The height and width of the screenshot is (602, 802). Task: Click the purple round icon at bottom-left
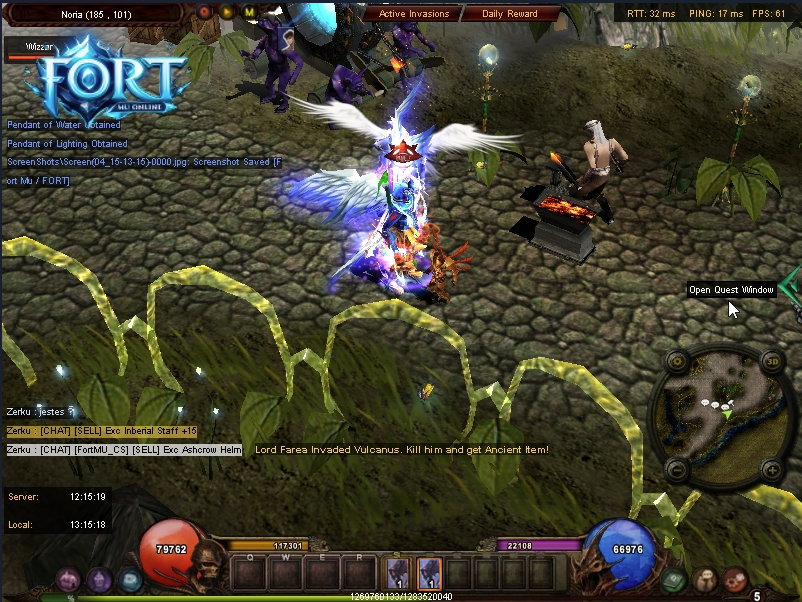pos(99,579)
